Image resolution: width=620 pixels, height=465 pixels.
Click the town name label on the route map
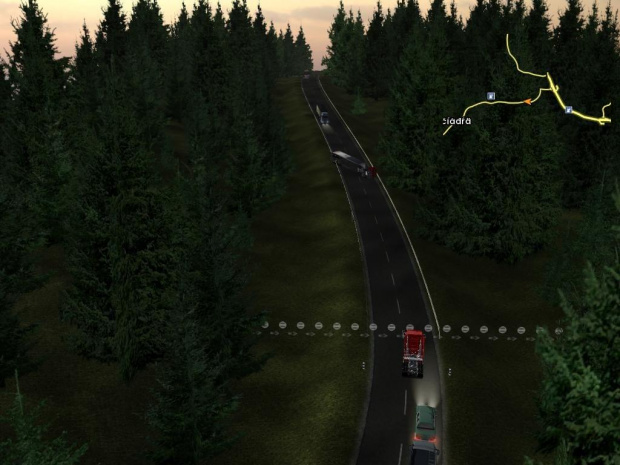pyautogui.click(x=457, y=121)
